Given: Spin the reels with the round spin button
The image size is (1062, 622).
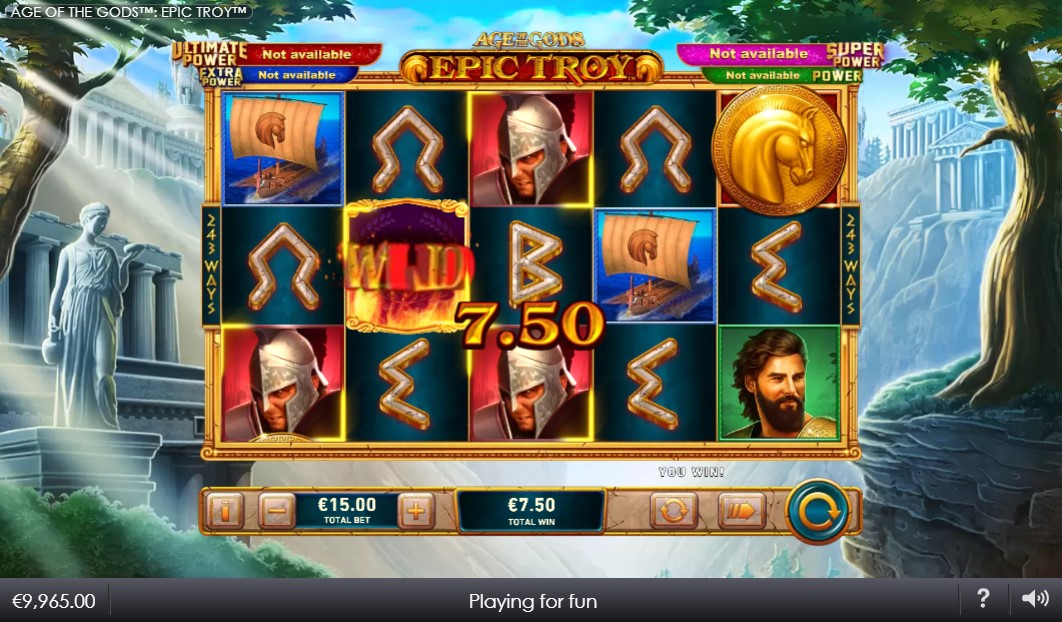Looking at the screenshot, I should (x=817, y=511).
